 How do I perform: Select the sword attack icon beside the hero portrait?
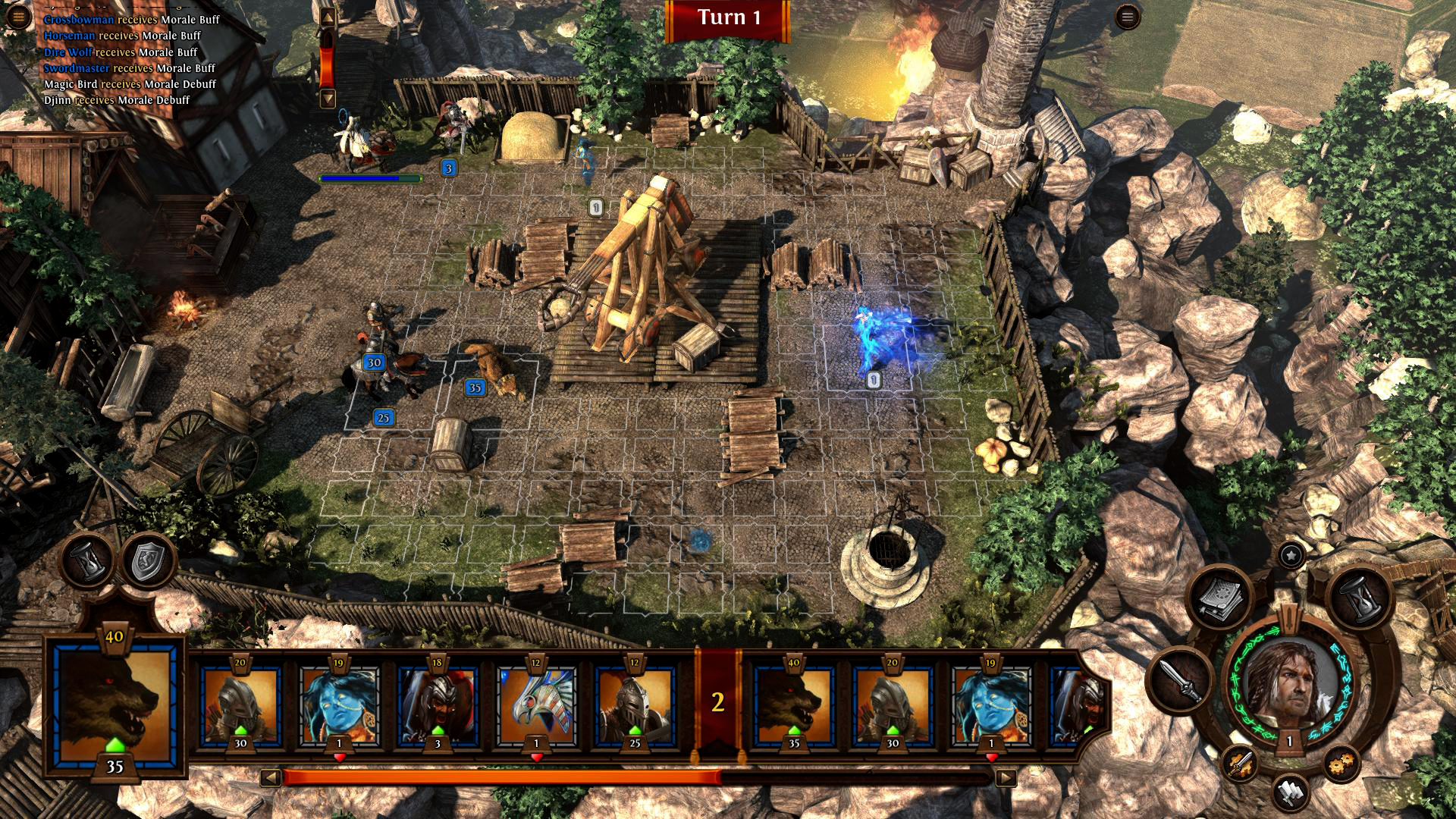(x=1179, y=684)
